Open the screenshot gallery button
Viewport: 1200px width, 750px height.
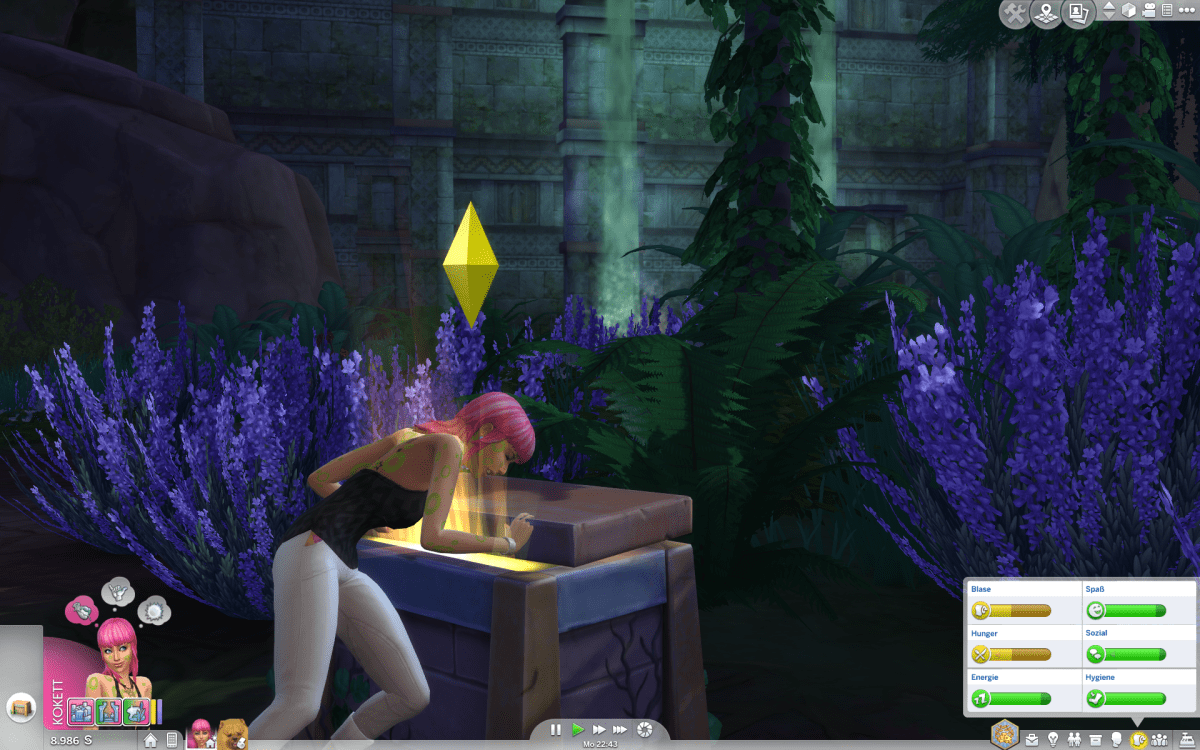pos(1078,14)
